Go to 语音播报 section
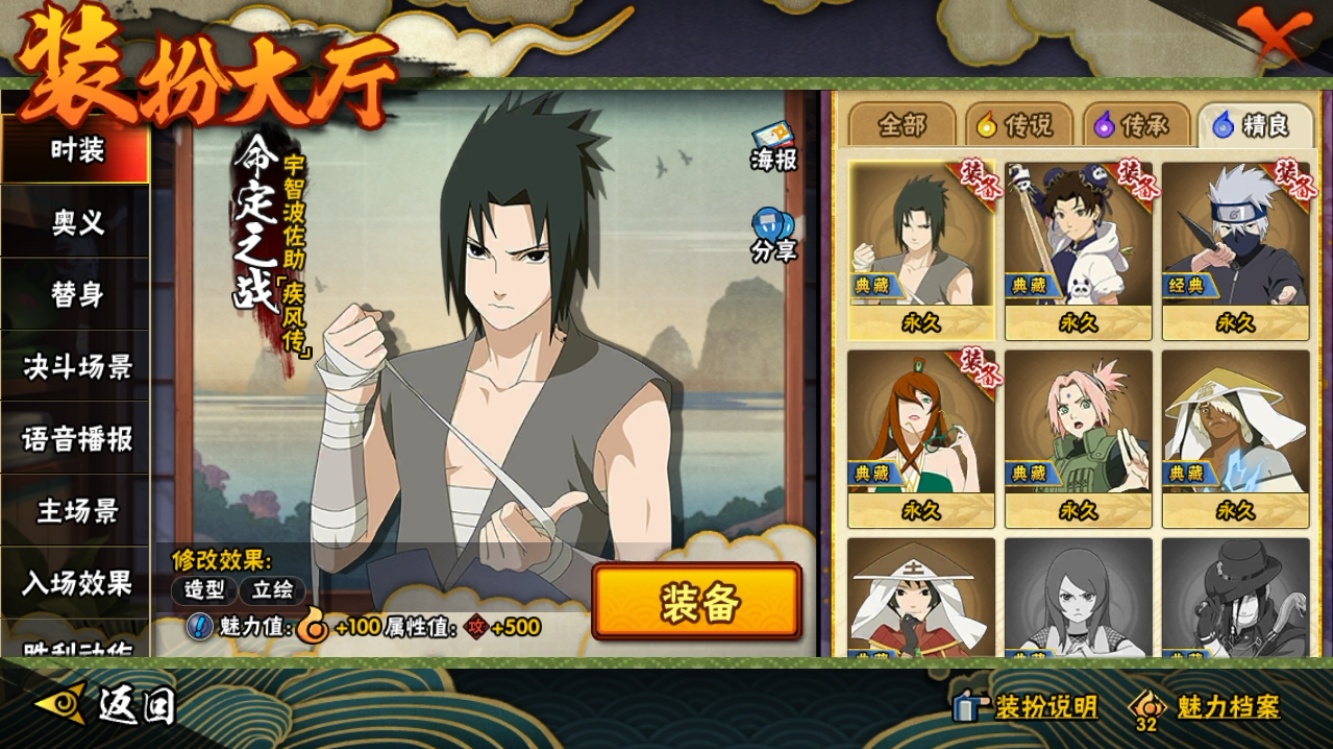The width and height of the screenshot is (1333, 749). [x=76, y=439]
